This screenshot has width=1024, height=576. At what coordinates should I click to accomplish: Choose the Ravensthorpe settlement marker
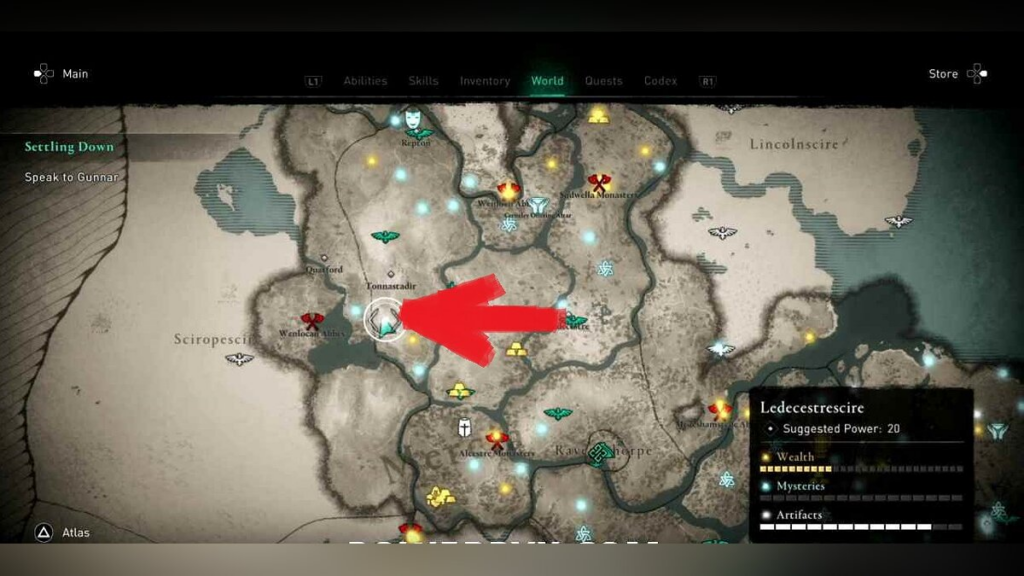[600, 455]
